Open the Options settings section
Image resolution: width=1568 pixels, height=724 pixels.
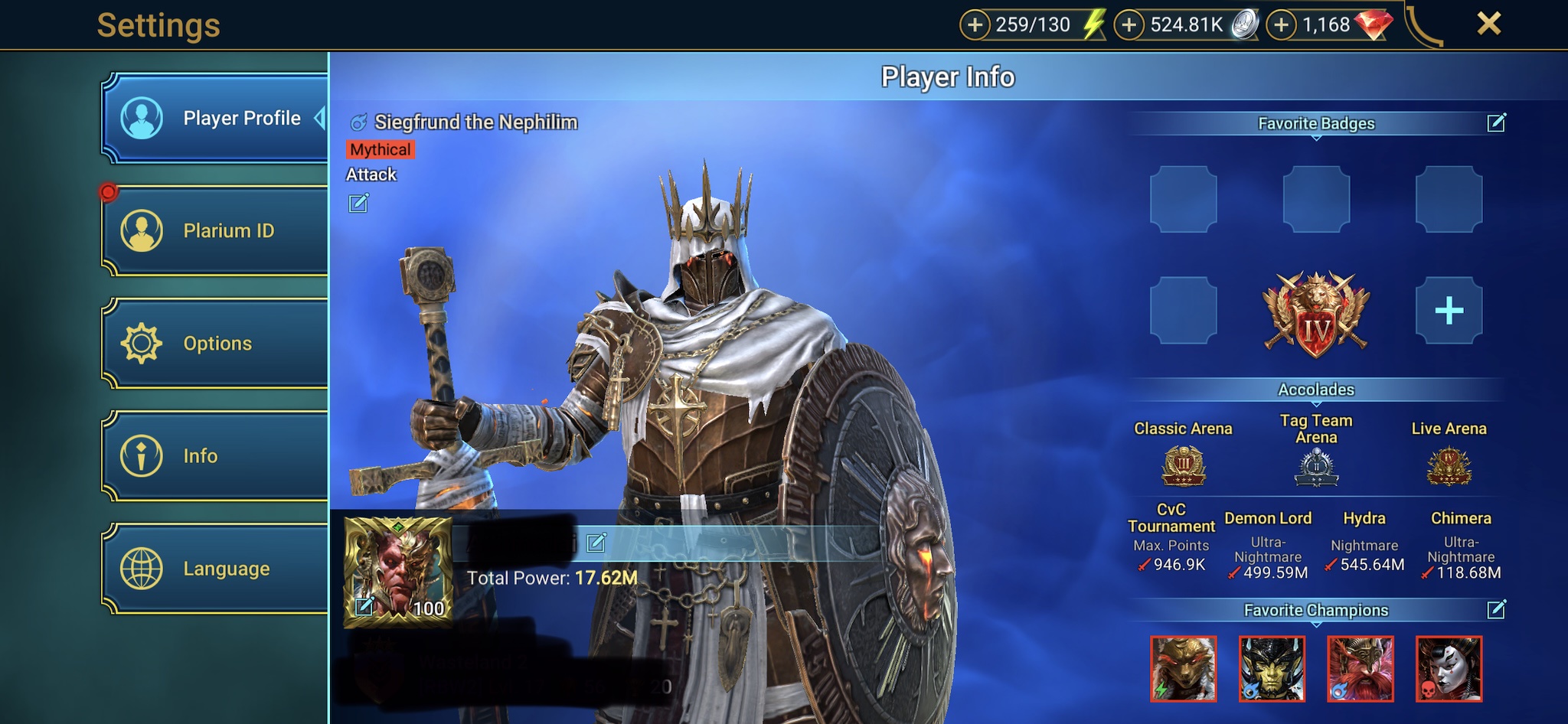216,344
